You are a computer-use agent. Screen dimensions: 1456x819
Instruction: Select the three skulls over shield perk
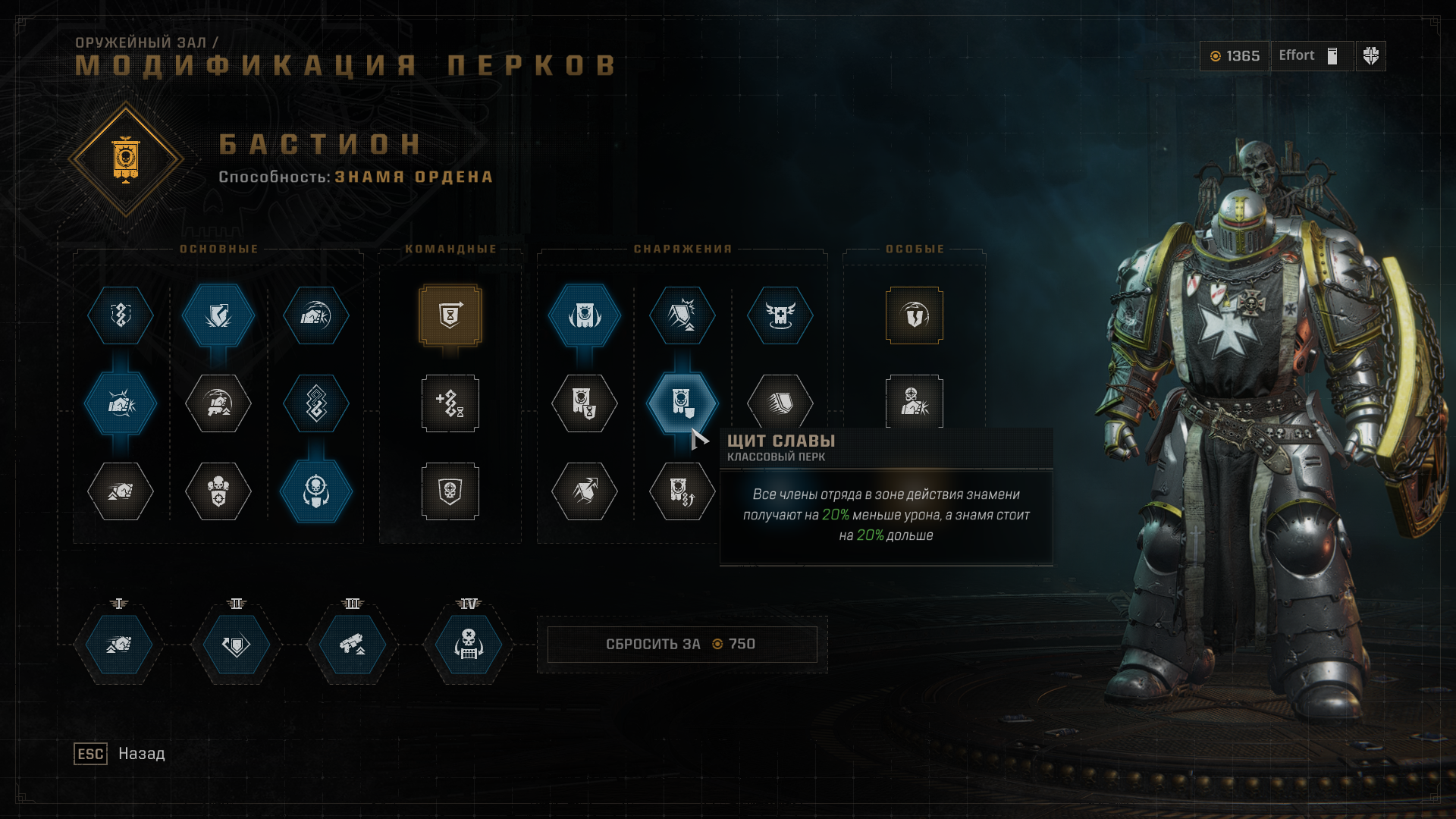pos(218,491)
